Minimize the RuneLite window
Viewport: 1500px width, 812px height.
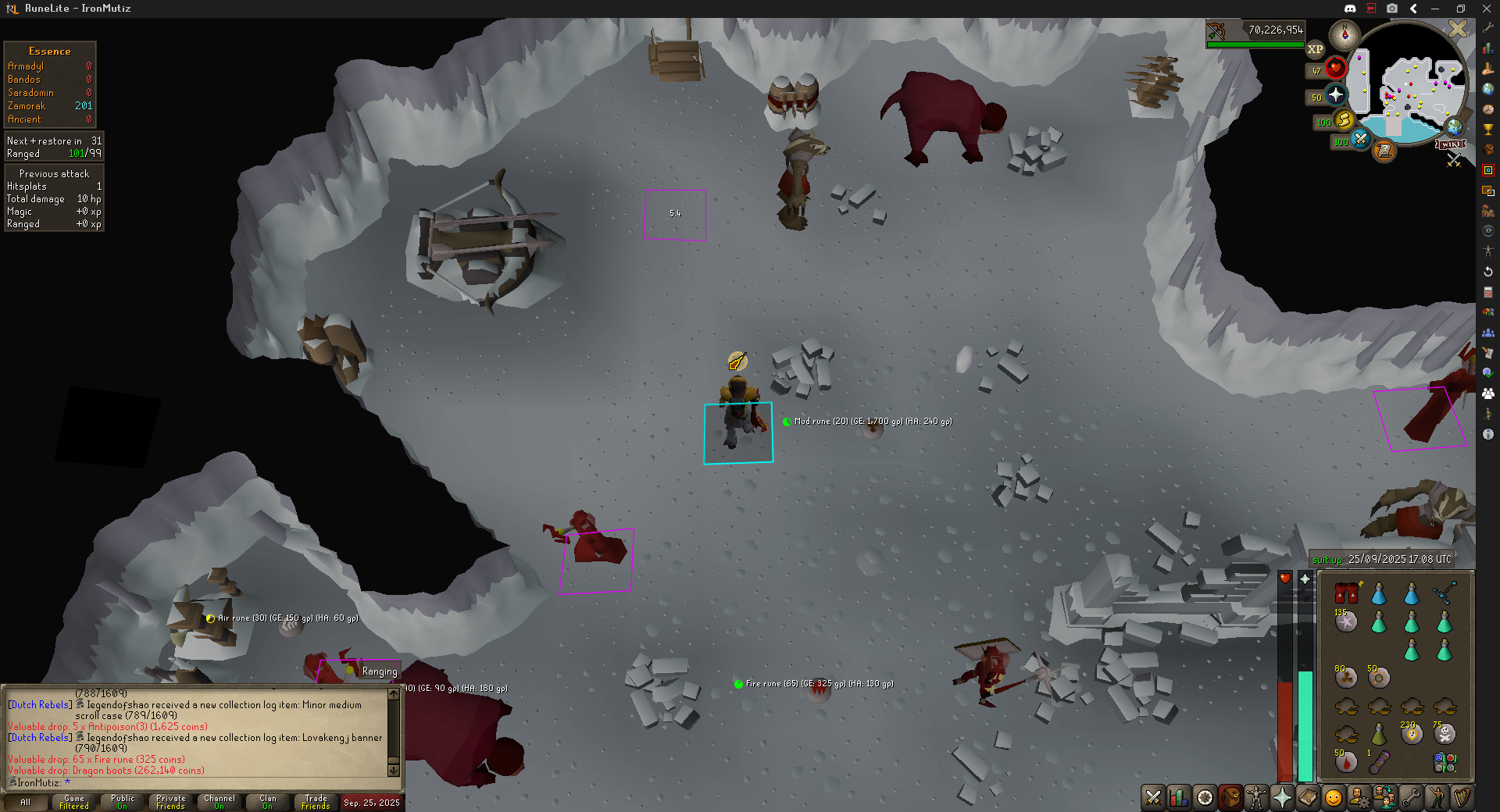pos(1434,9)
